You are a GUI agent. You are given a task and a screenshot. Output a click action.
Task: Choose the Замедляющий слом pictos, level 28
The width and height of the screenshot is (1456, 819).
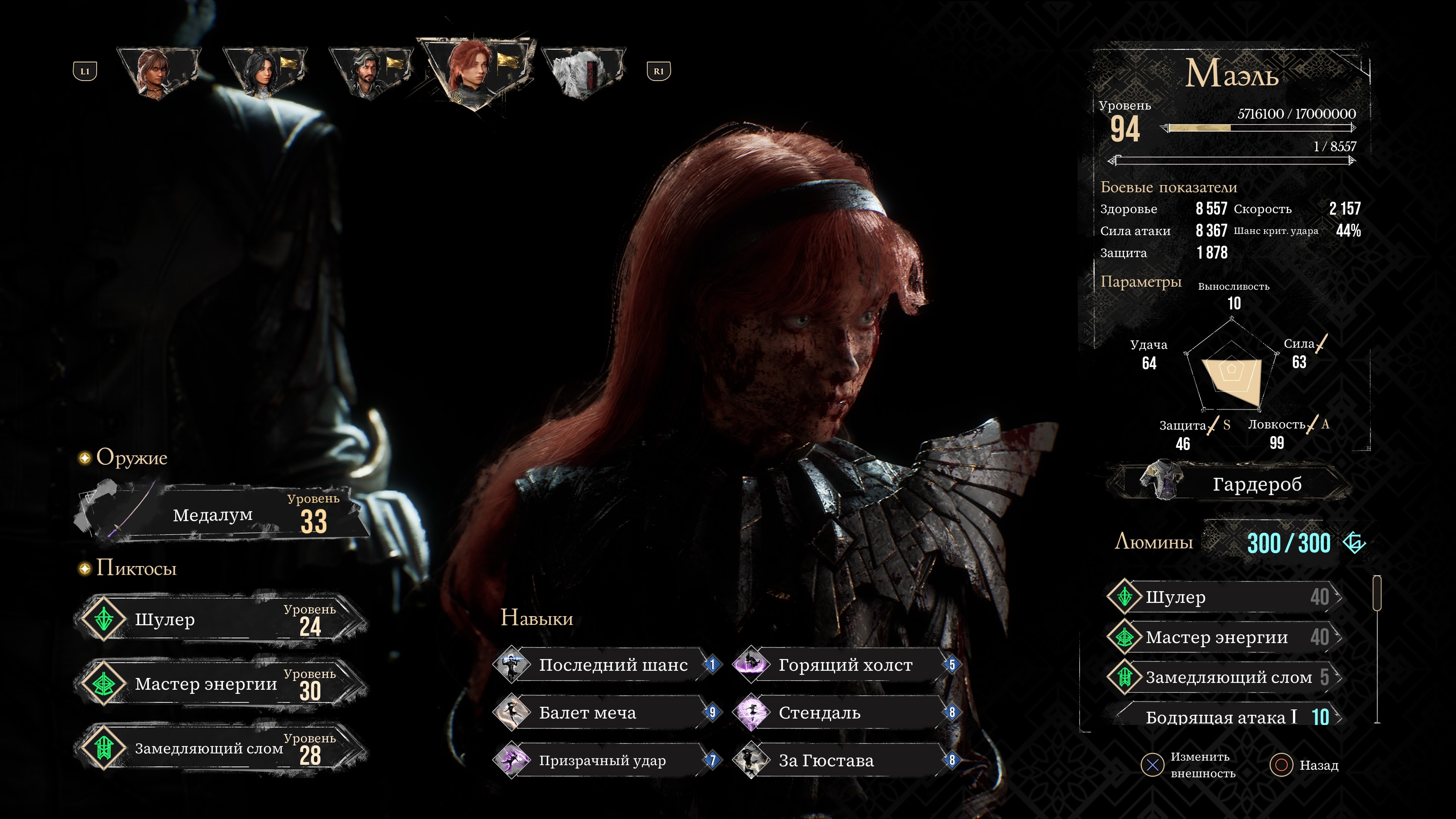pos(220,748)
